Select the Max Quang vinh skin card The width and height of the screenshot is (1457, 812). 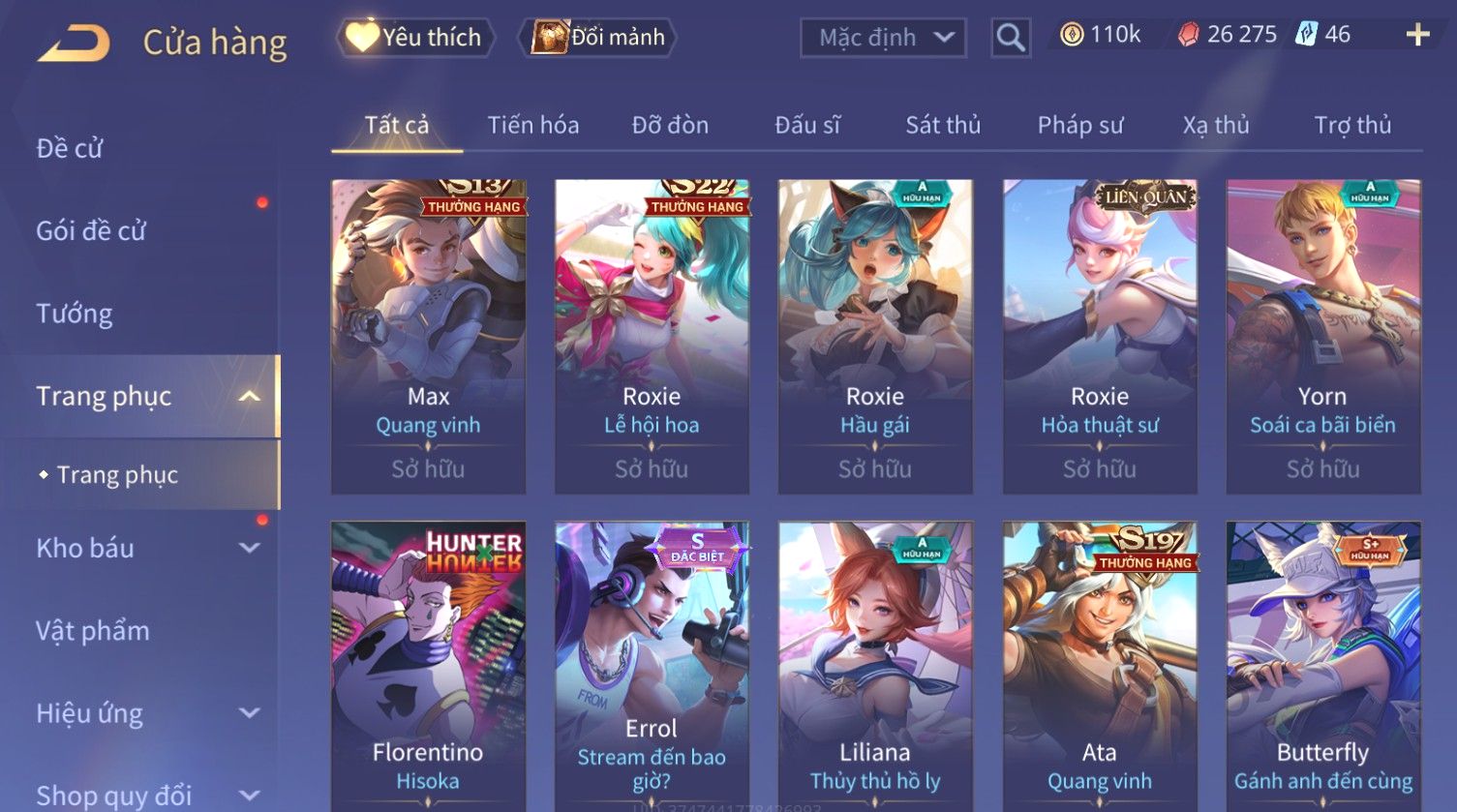(428, 336)
